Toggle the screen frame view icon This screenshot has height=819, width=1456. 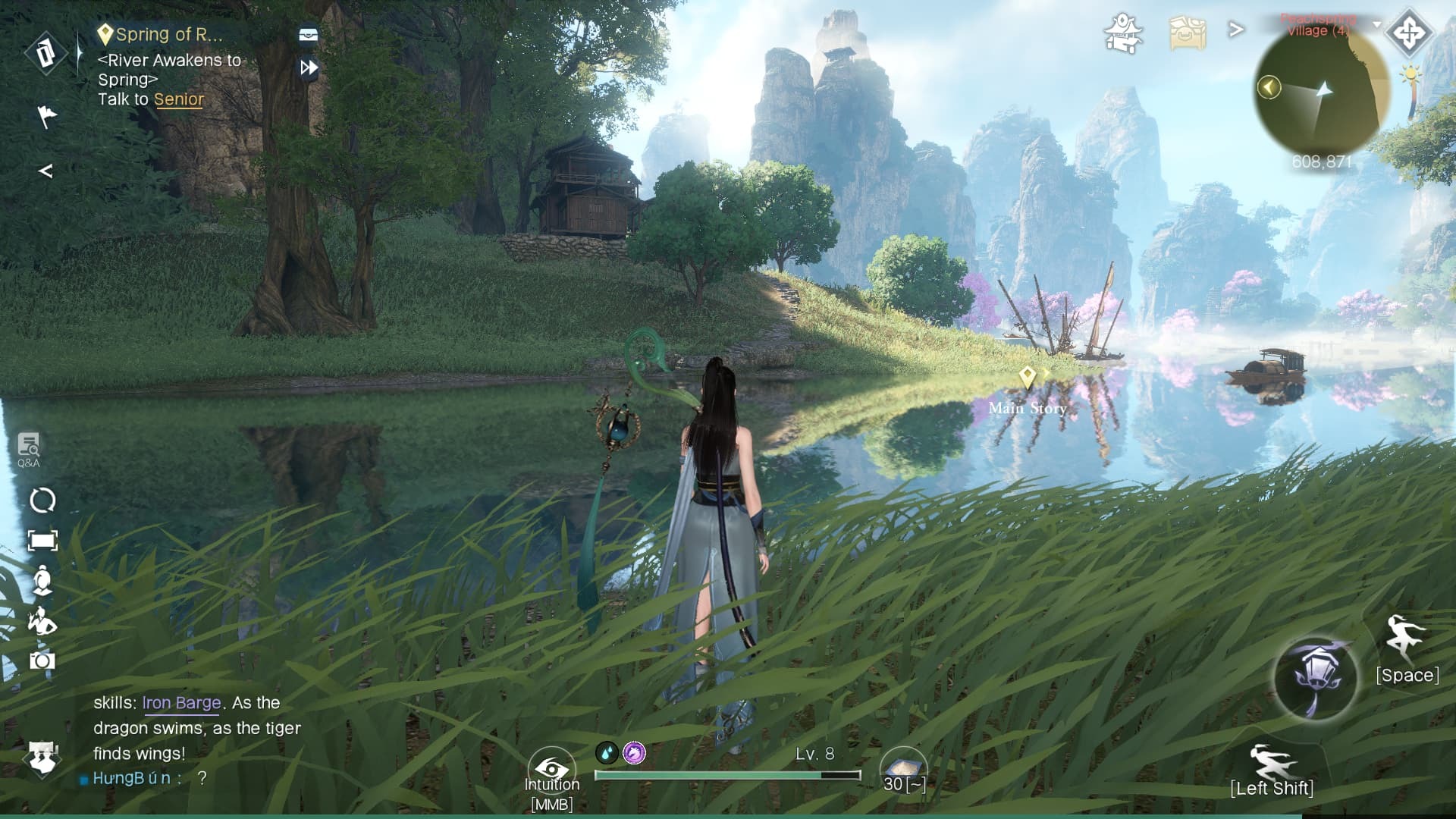point(42,541)
